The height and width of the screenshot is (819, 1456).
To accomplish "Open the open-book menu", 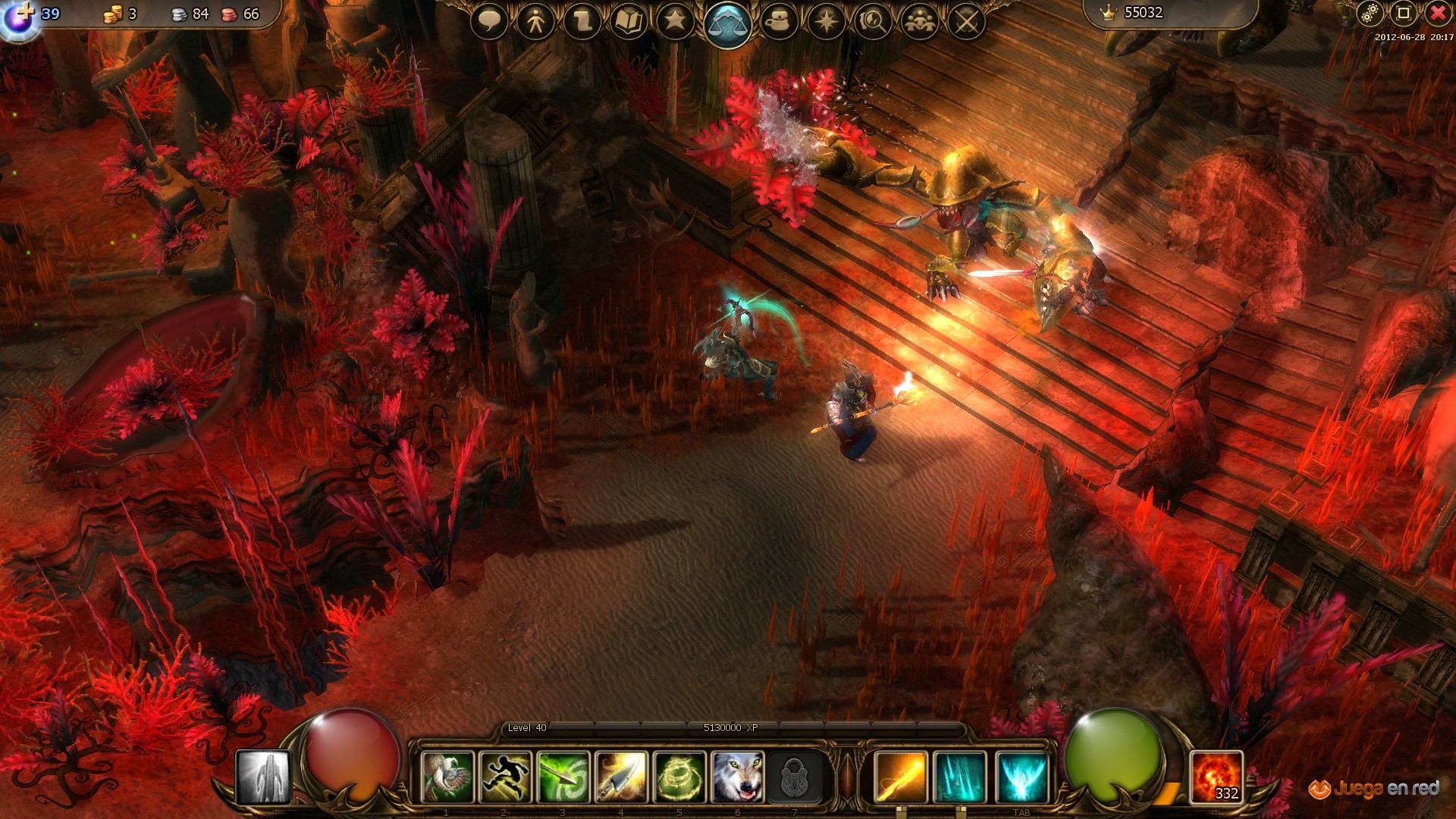I will pos(629,21).
